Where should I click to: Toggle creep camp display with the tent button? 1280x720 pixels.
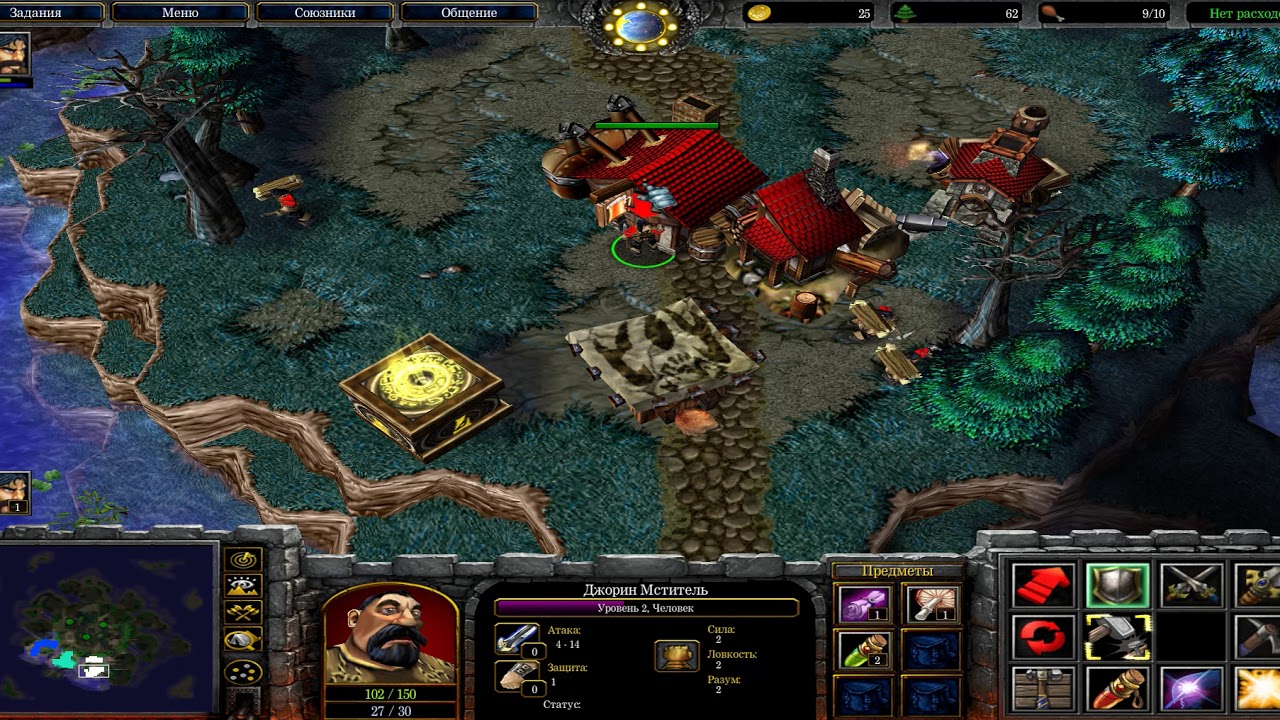tap(243, 640)
